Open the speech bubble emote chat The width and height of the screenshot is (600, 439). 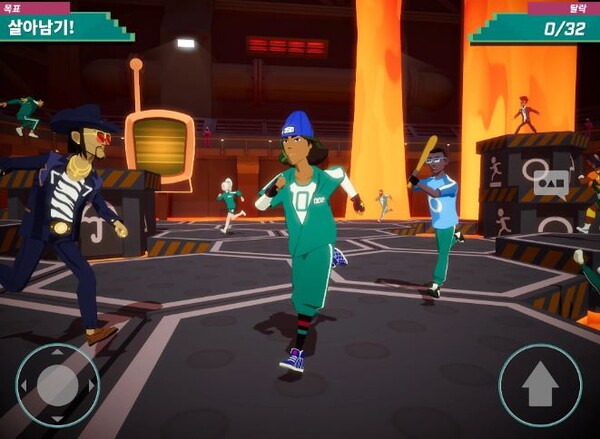551,182
